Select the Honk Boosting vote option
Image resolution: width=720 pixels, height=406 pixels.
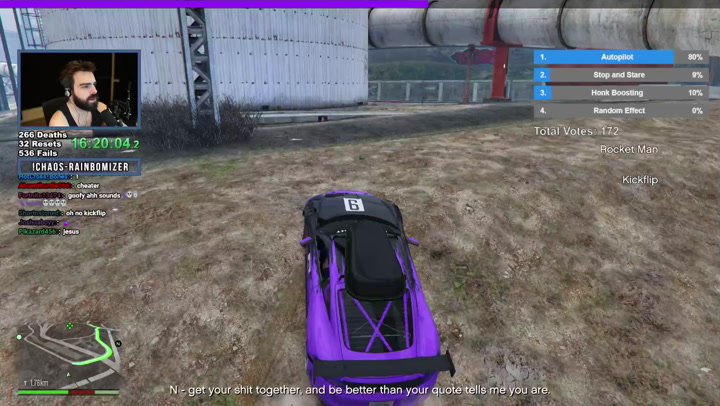pos(618,92)
